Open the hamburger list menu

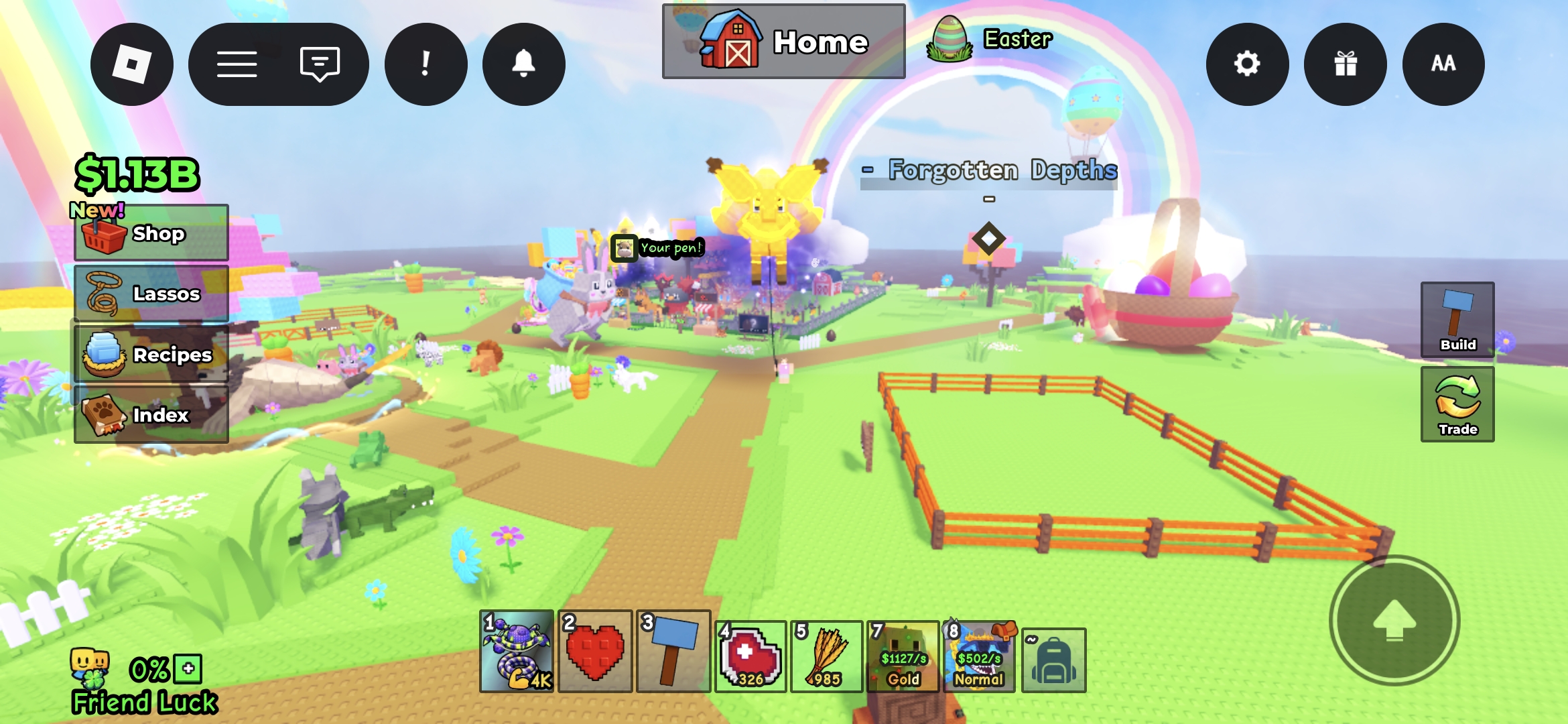[237, 64]
